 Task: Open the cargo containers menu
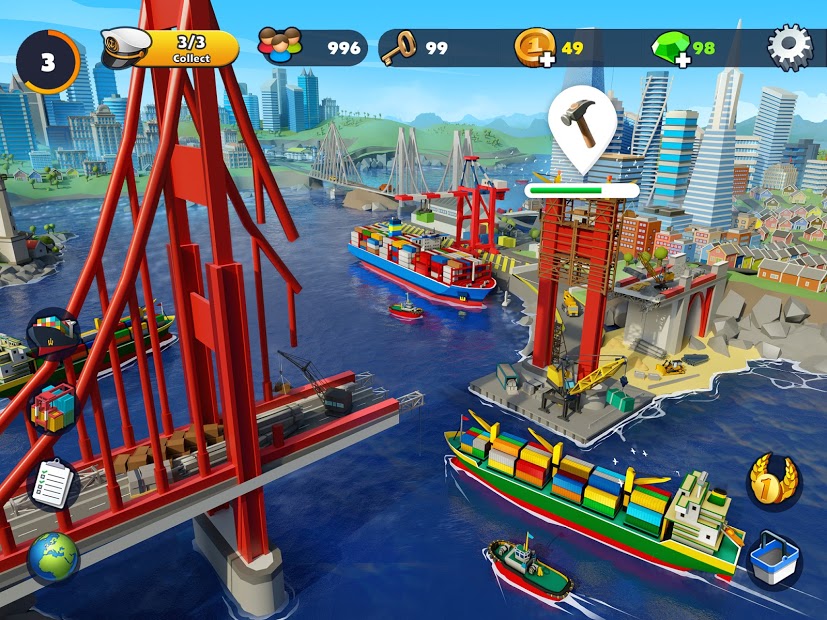pyautogui.click(x=52, y=408)
